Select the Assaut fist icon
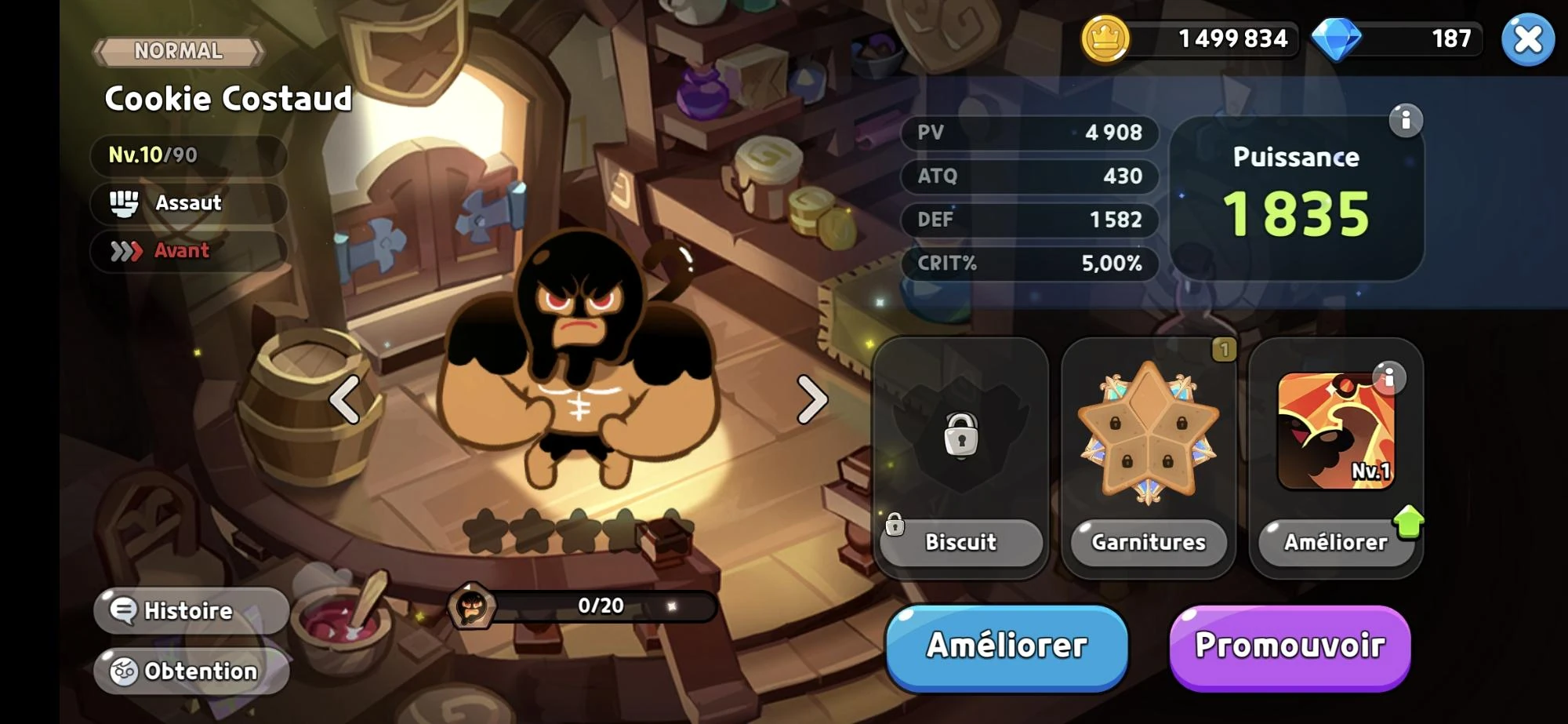This screenshot has height=724, width=1568. point(125,203)
